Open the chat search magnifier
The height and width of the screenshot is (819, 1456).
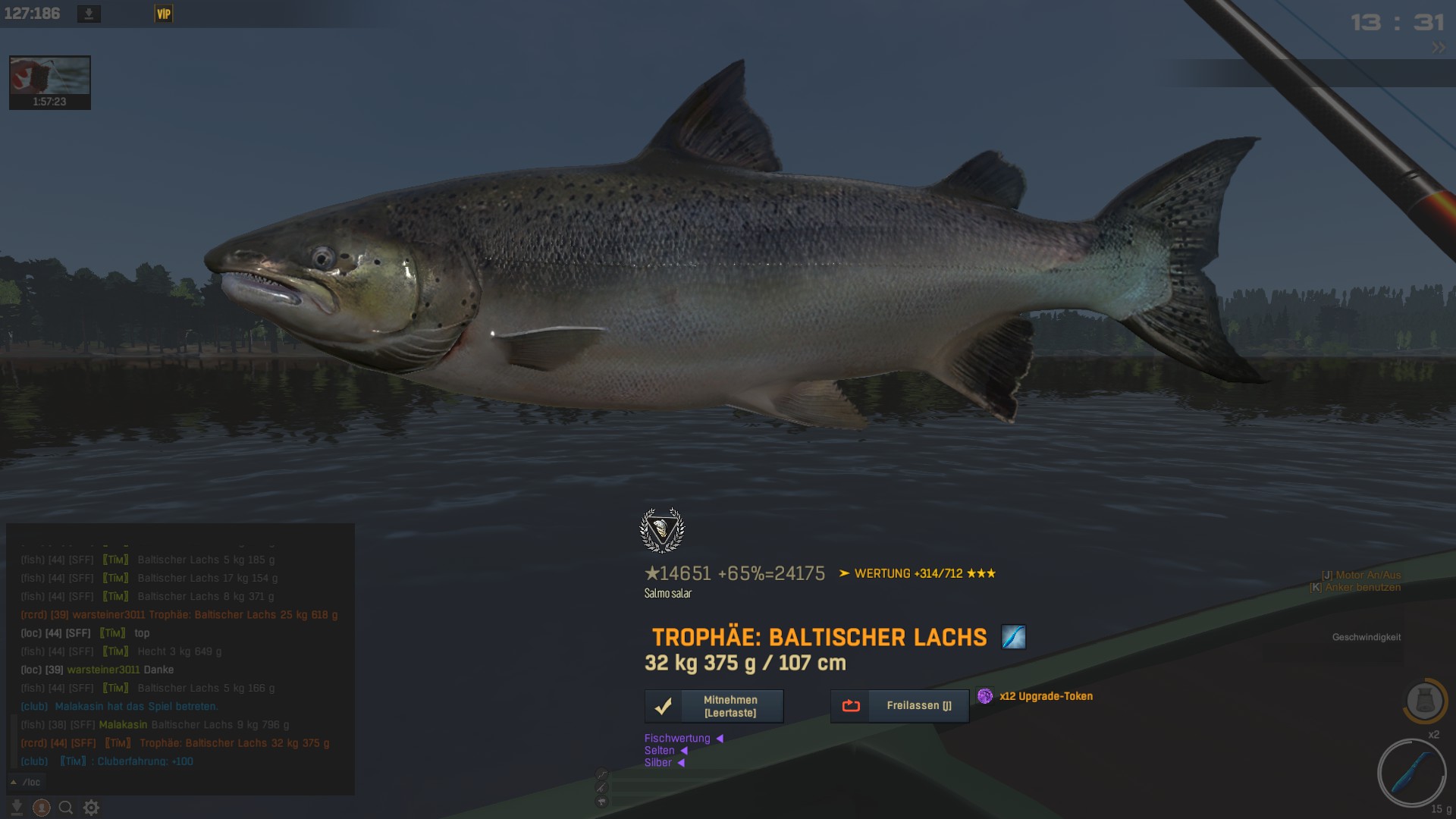(66, 808)
